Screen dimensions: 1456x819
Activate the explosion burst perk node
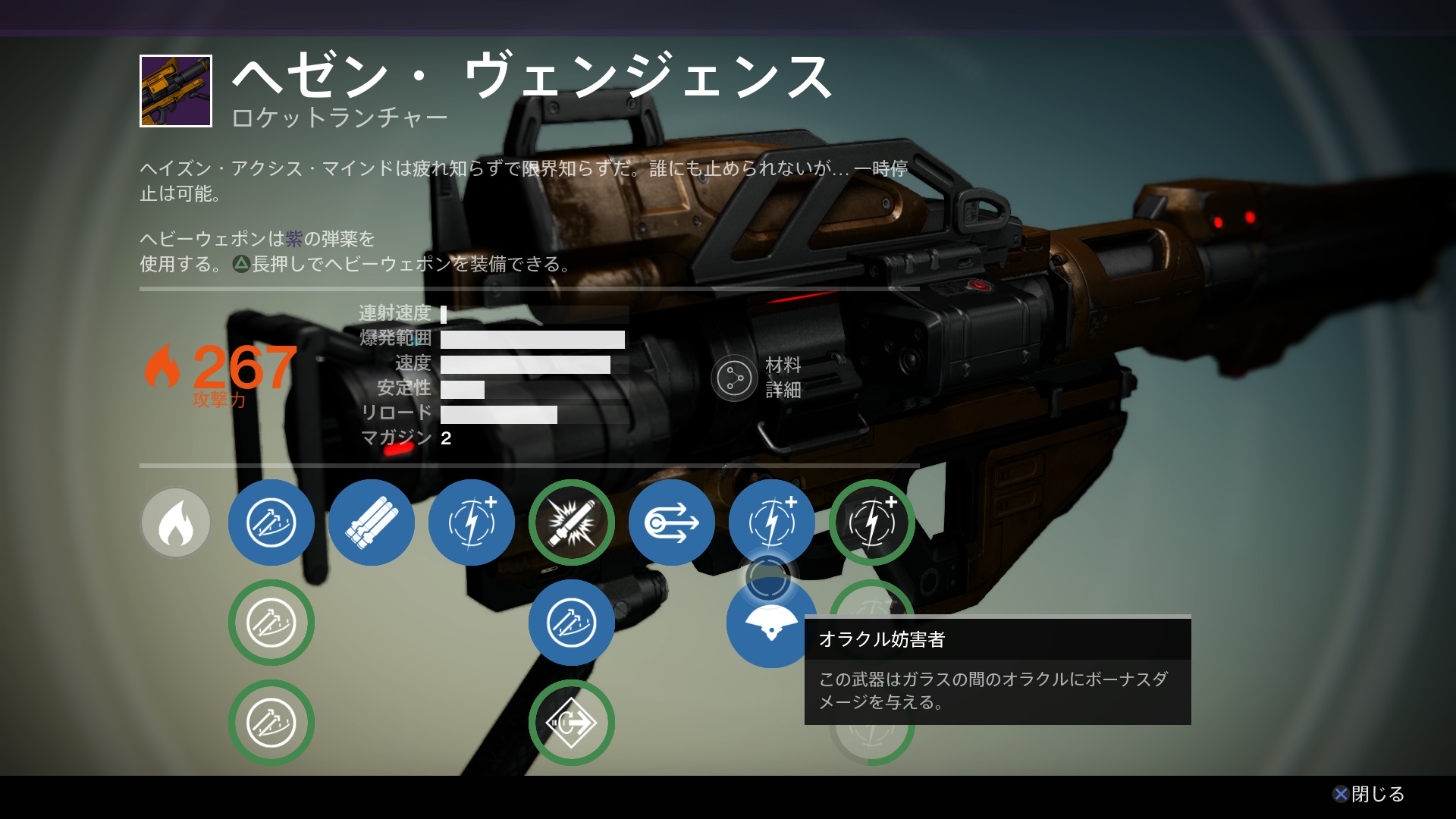[x=571, y=522]
